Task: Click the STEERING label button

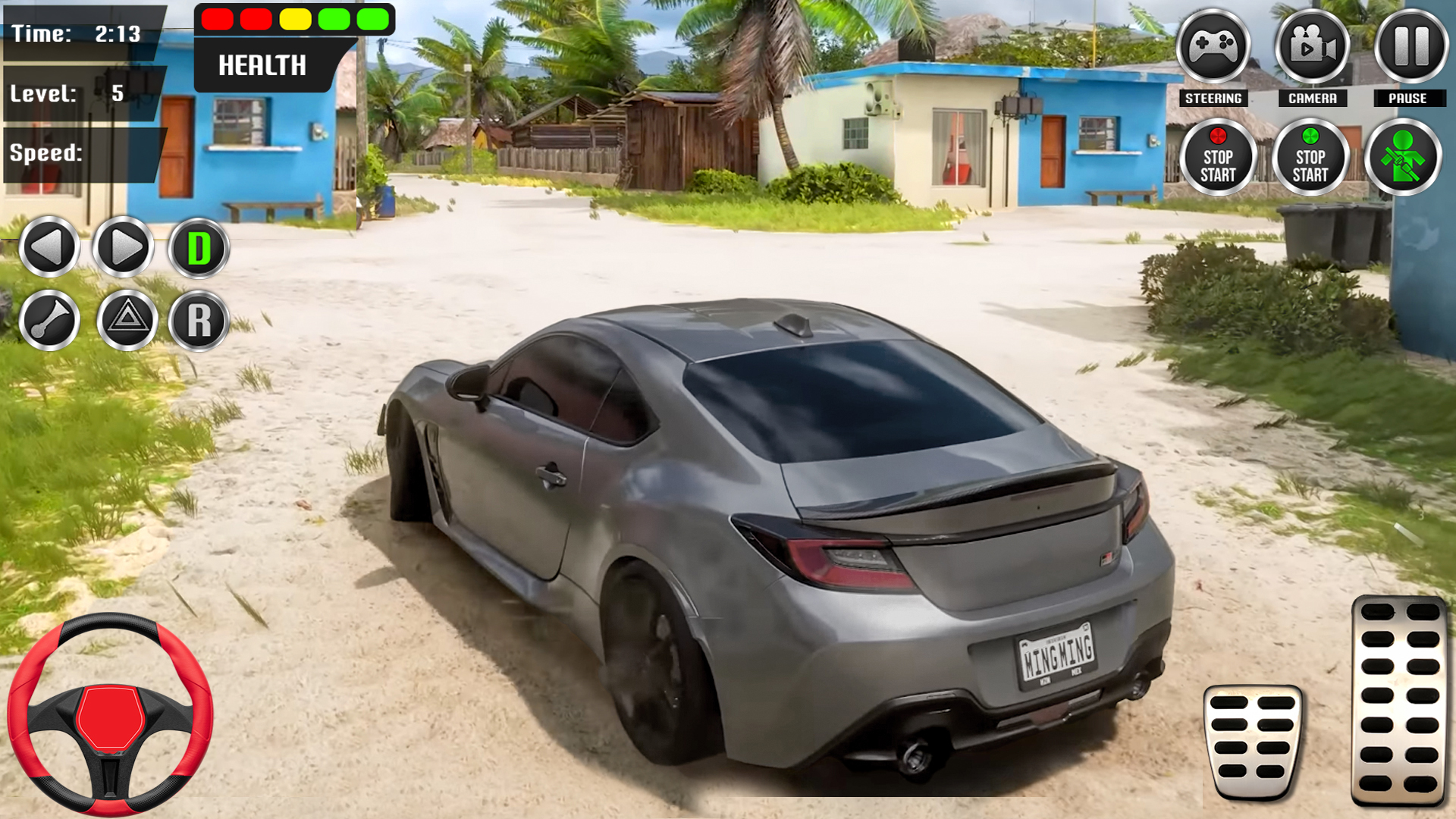Action: click(x=1213, y=97)
